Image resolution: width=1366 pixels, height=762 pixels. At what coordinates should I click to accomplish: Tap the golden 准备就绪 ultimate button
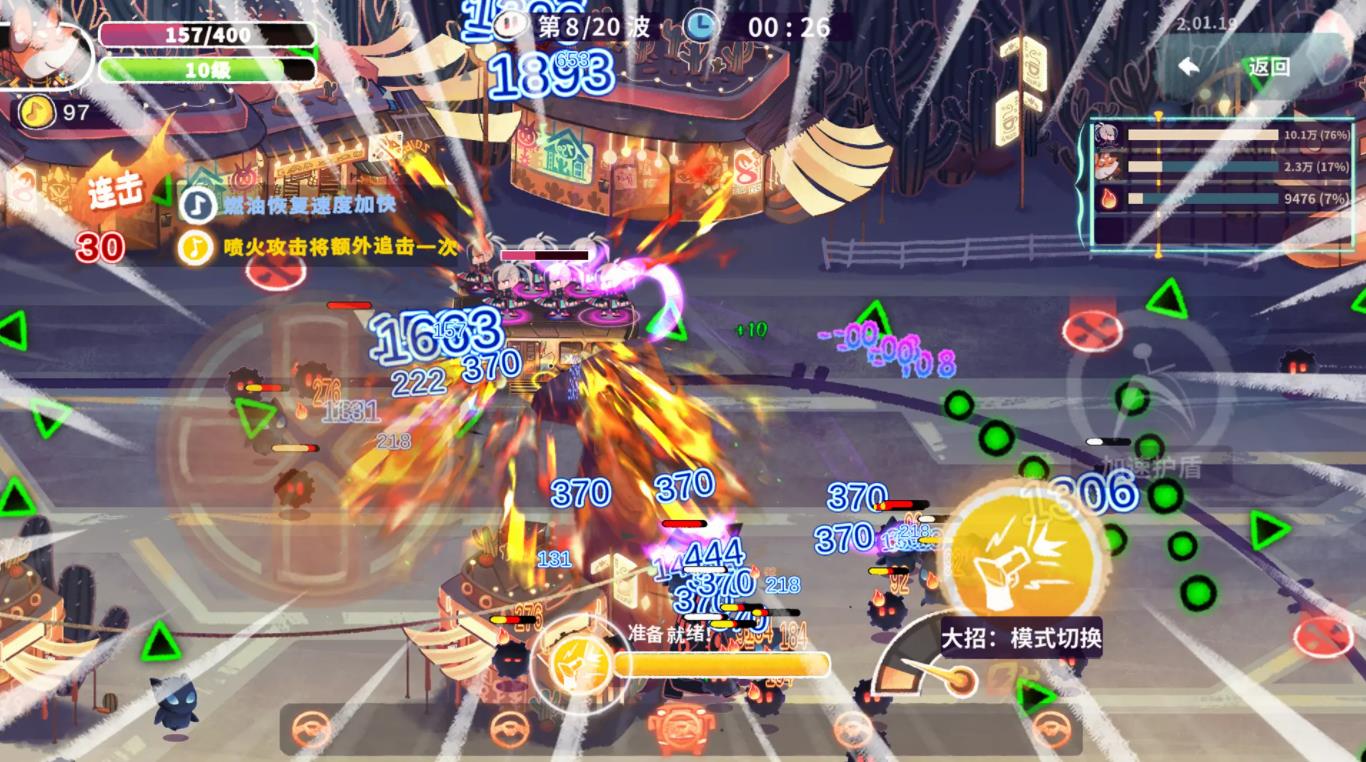pos(580,665)
